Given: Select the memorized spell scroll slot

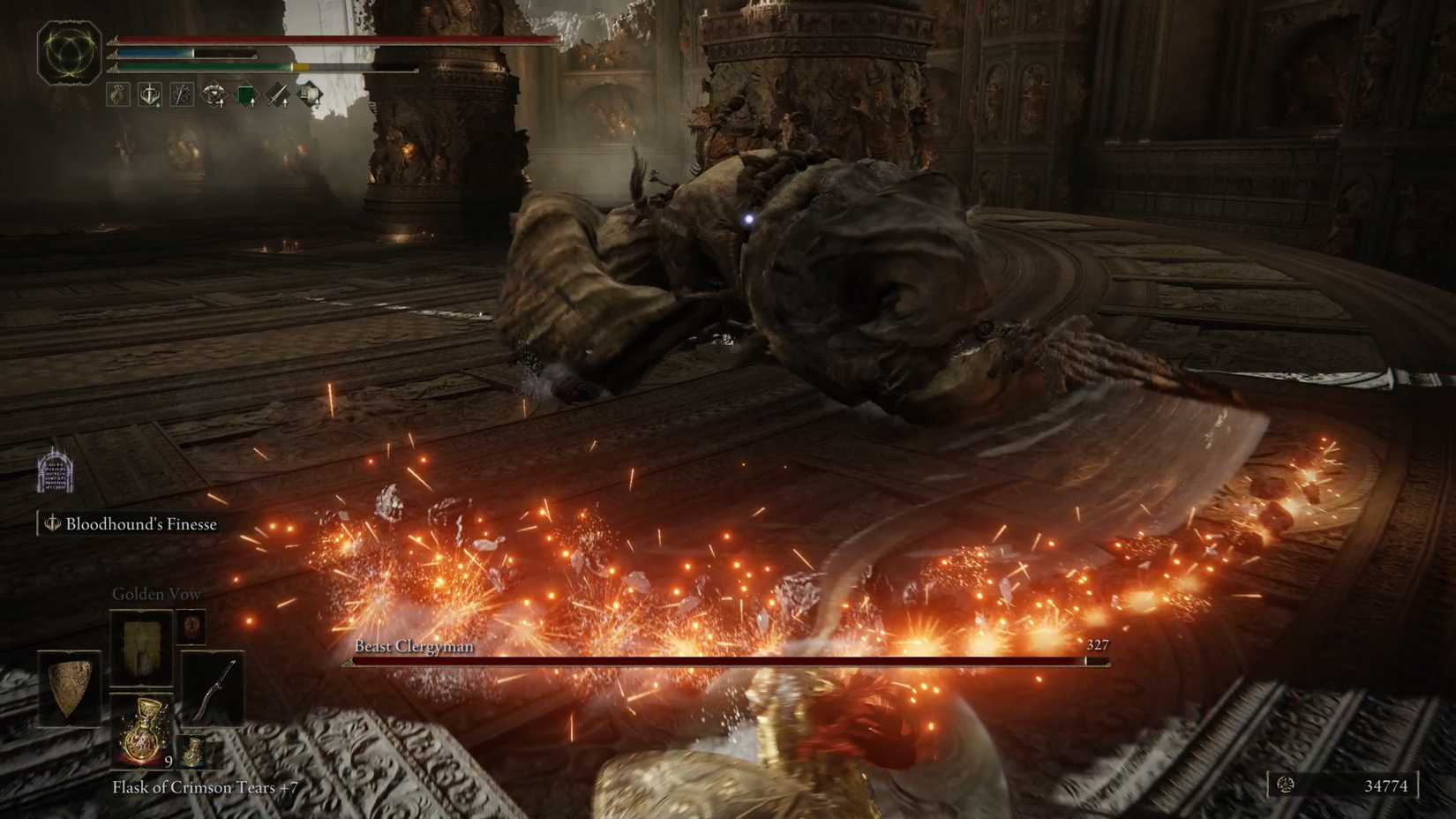Looking at the screenshot, I should [141, 646].
